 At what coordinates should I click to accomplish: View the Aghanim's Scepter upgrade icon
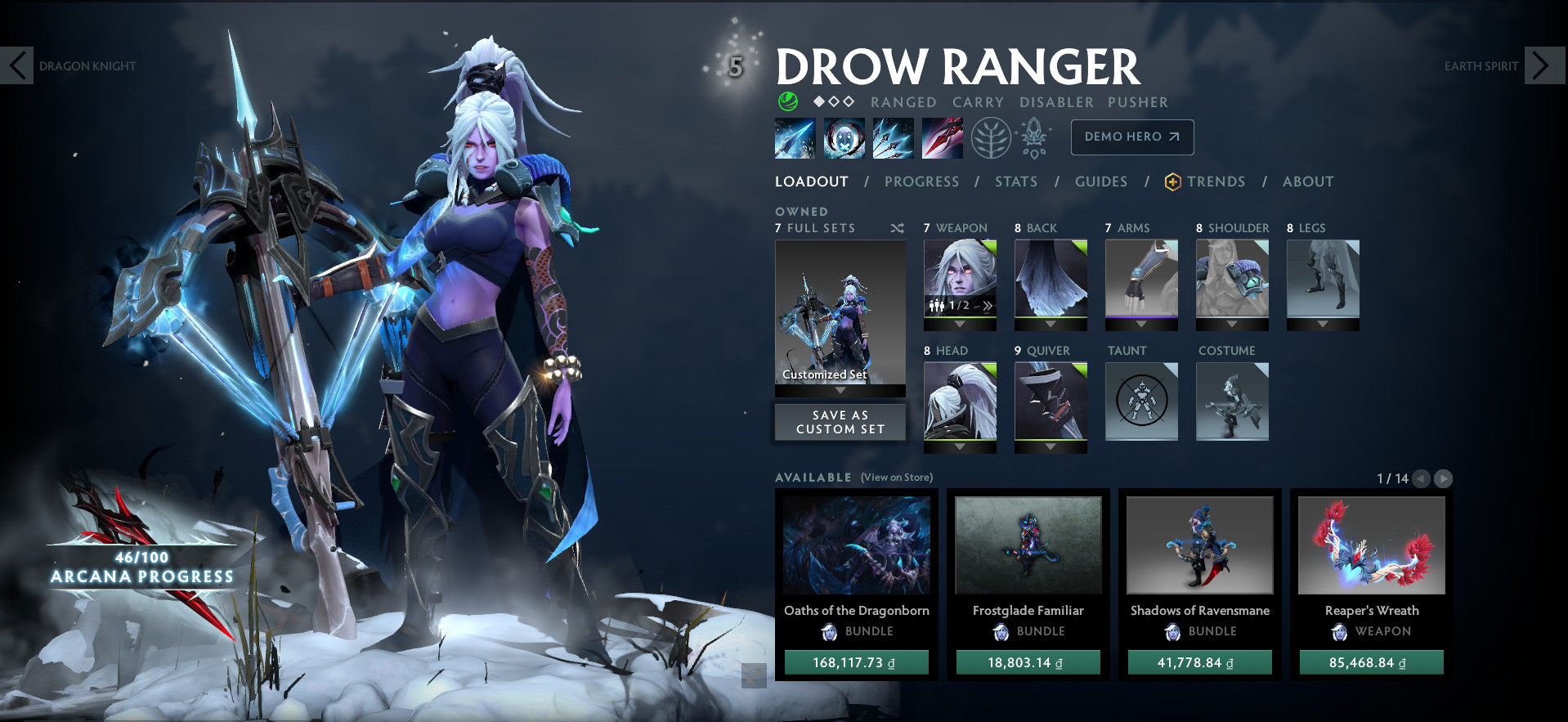coord(1035,137)
